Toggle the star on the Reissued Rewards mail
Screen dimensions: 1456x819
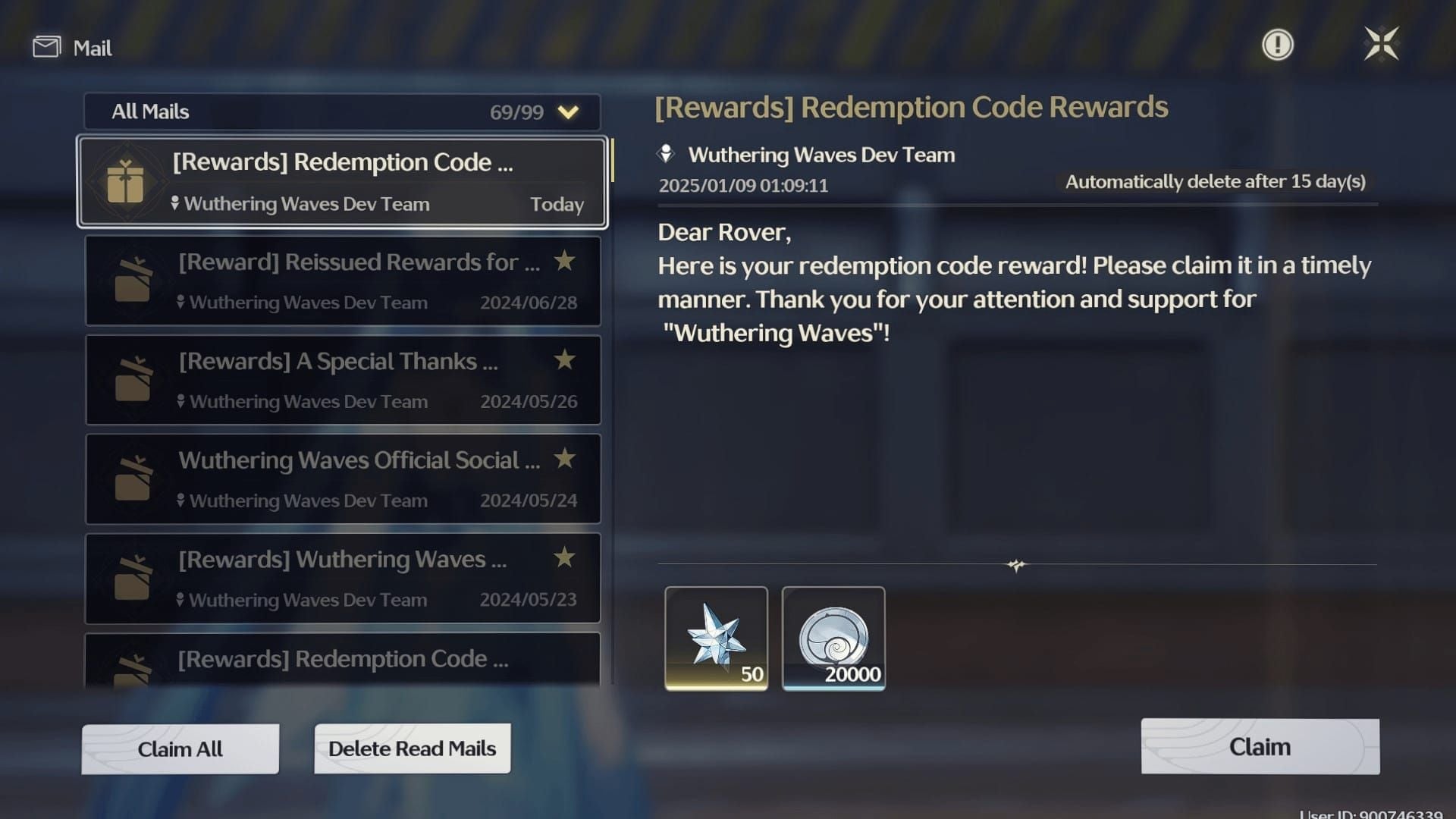pyautogui.click(x=564, y=261)
